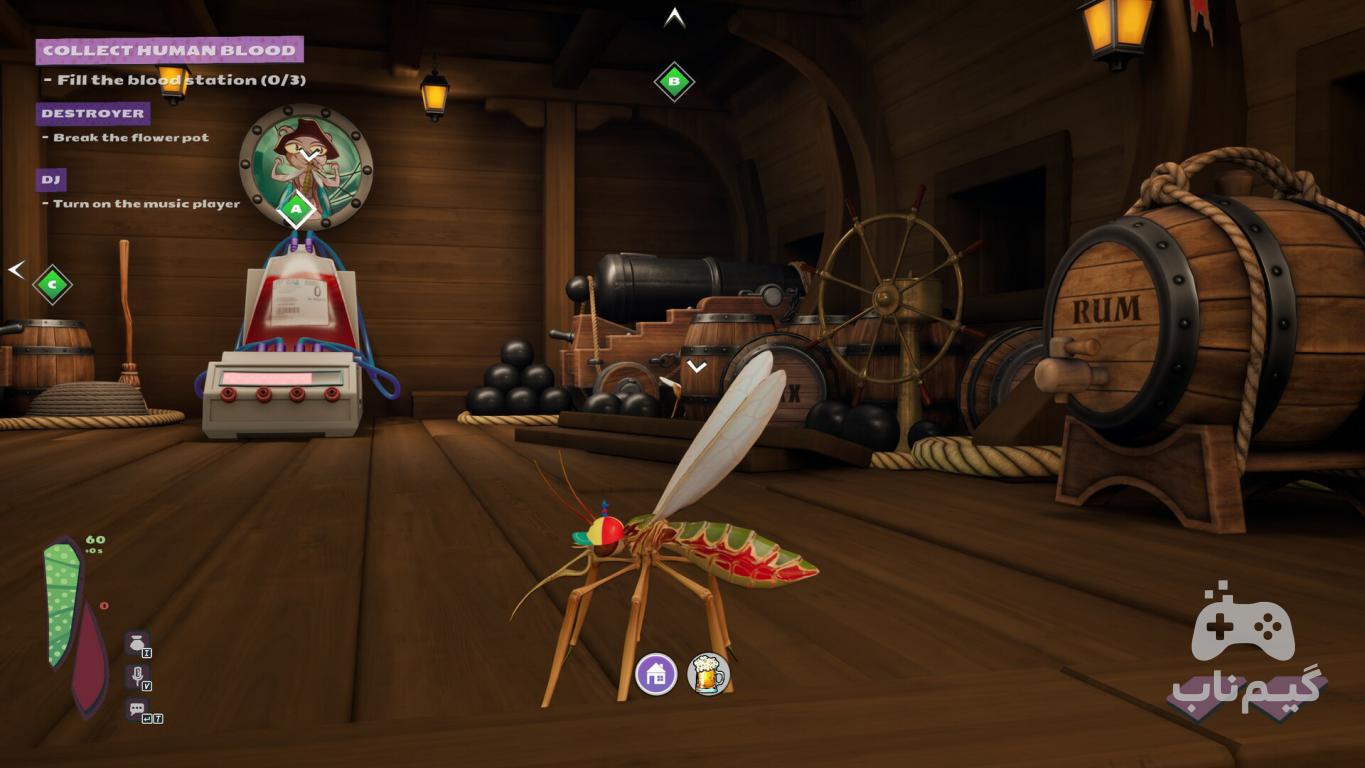Click the Destroyer quest label
The height and width of the screenshot is (768, 1365).
(93, 113)
